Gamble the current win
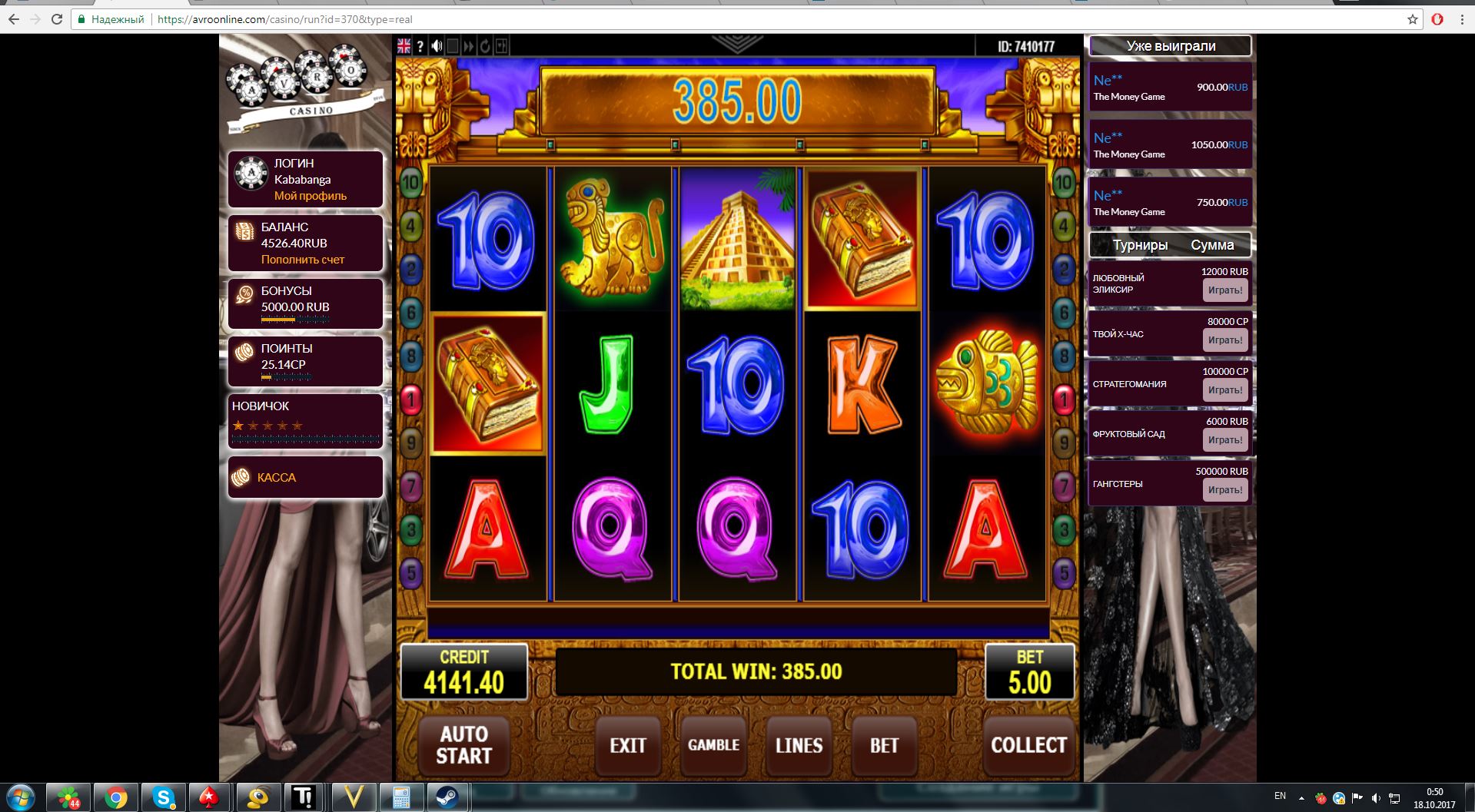The image size is (1475, 812). (713, 745)
